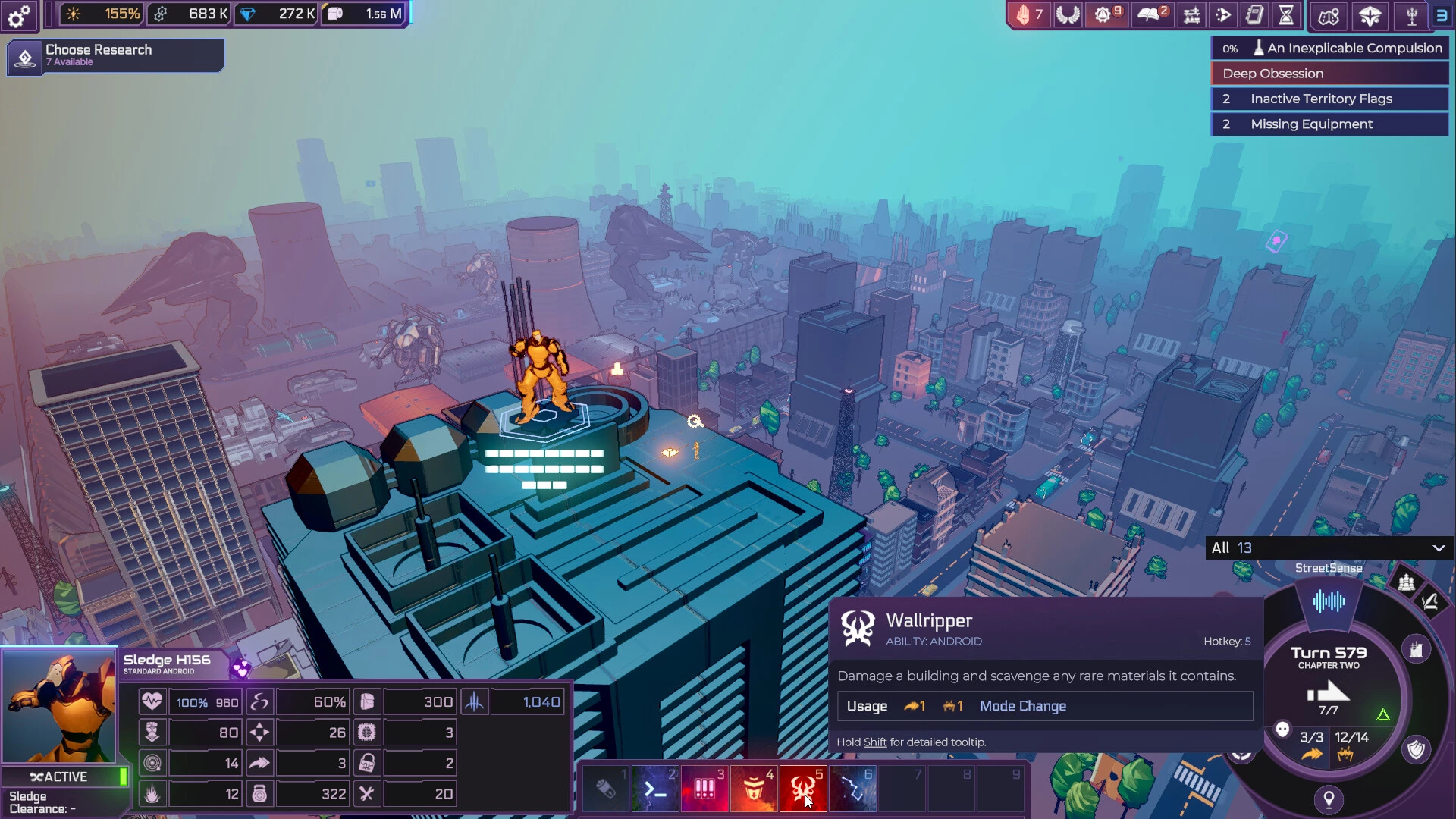Expand the All 13 dropdown
This screenshot has height=819, width=1456.
[1329, 548]
